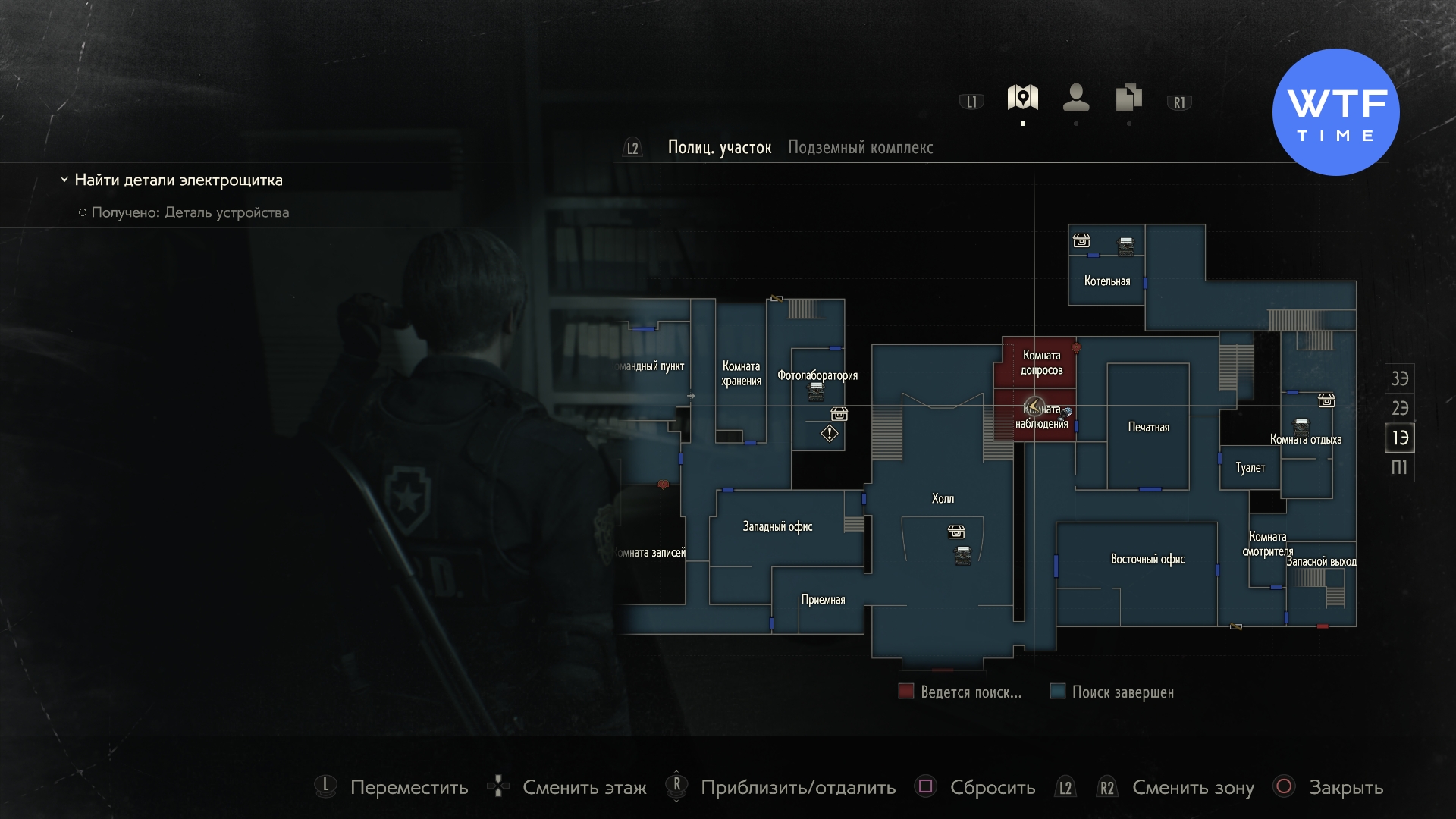The height and width of the screenshot is (819, 1456).
Task: Collapse the objective Найти детали электрощитка
Action: [64, 180]
